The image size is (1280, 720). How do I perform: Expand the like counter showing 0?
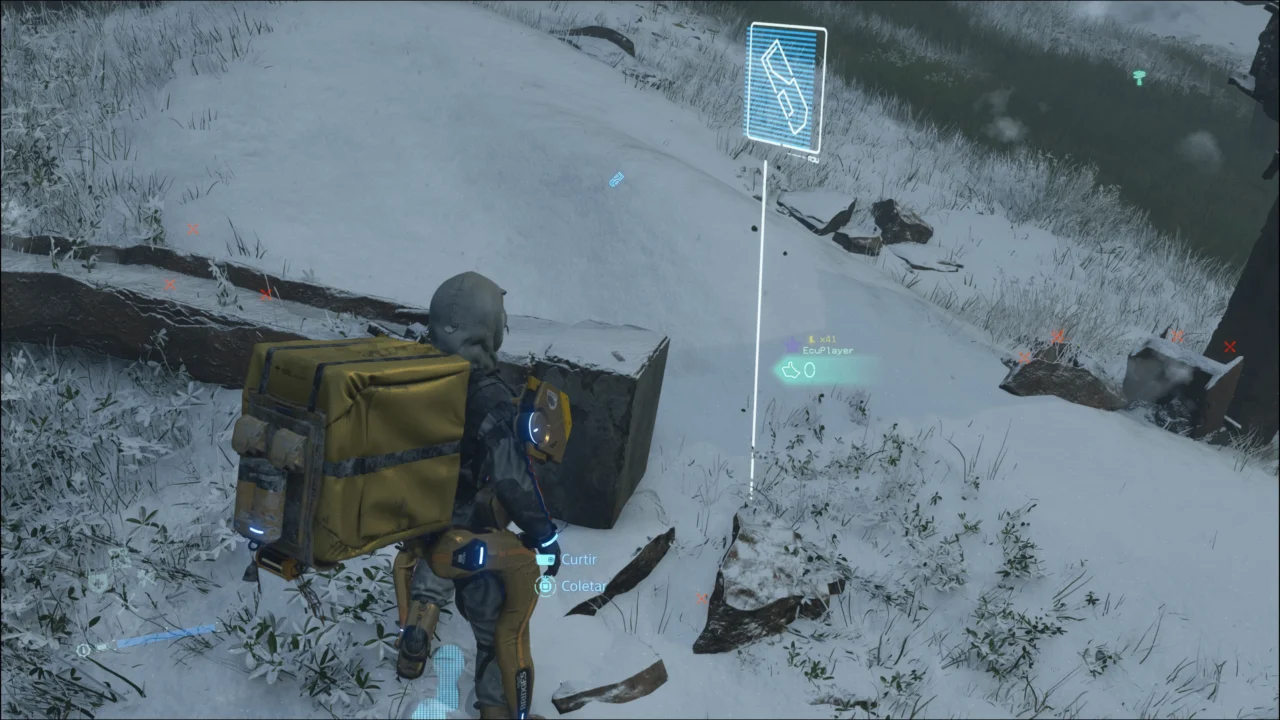pos(809,370)
